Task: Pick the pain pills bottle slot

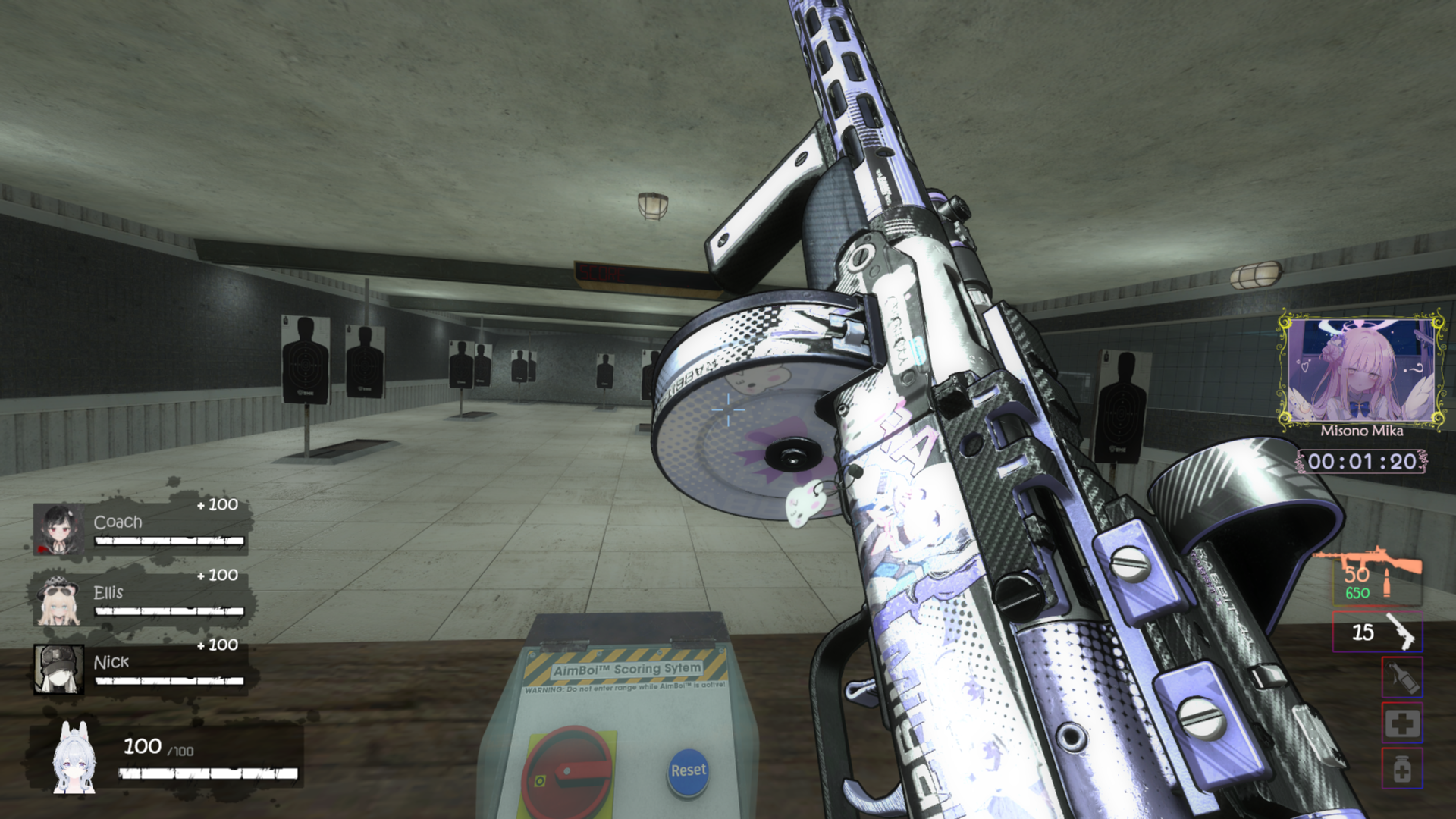Action: click(1402, 769)
